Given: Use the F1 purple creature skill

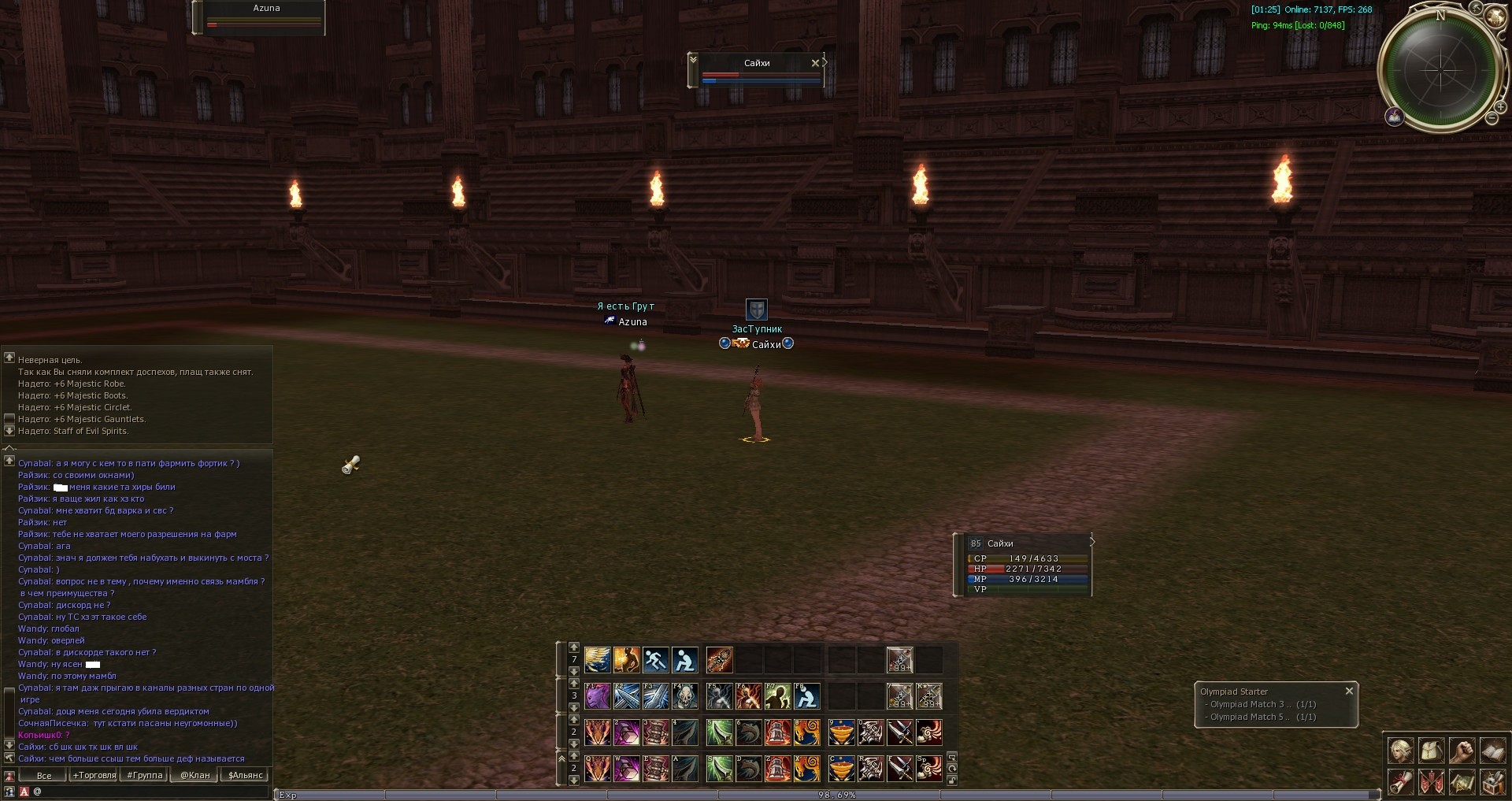Looking at the screenshot, I should tap(598, 696).
